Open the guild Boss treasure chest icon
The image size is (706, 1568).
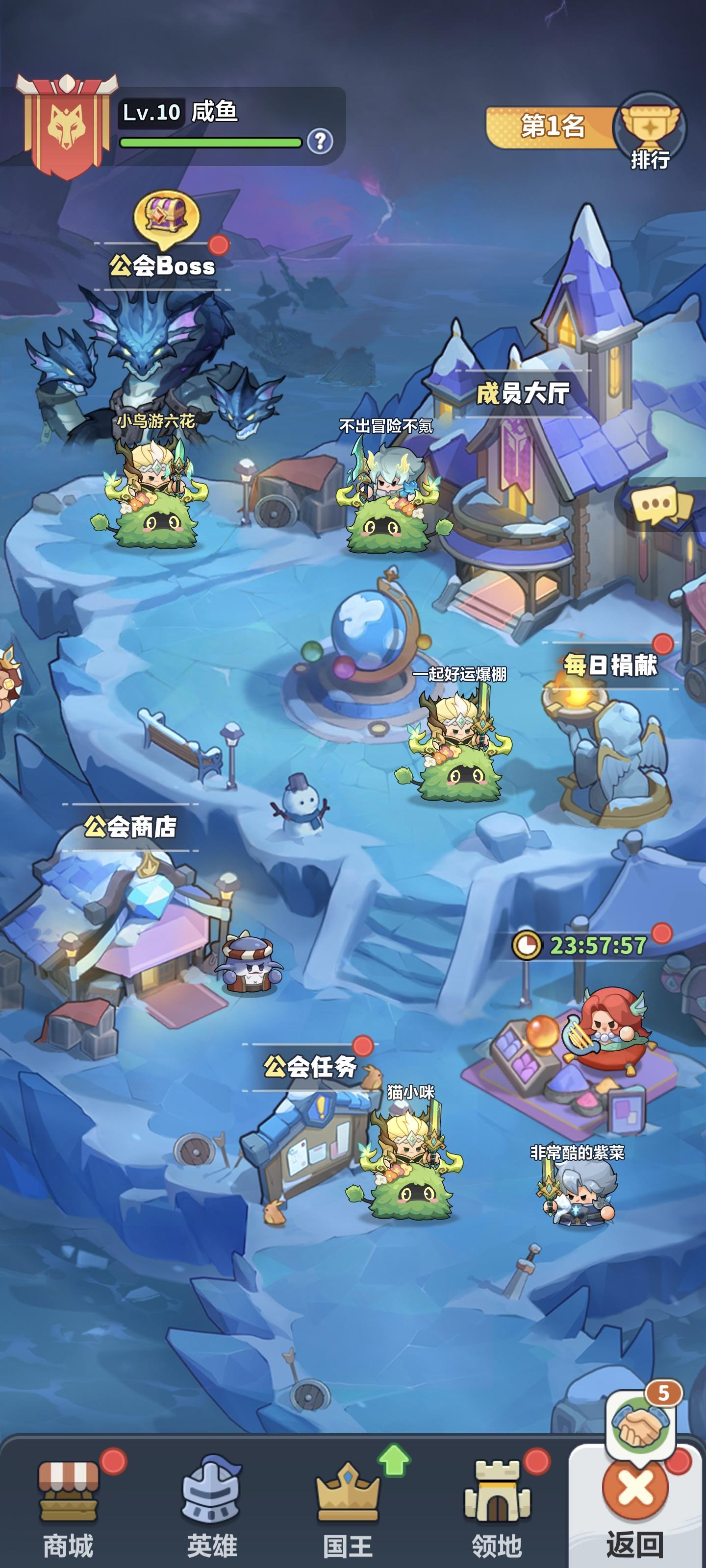point(166,216)
